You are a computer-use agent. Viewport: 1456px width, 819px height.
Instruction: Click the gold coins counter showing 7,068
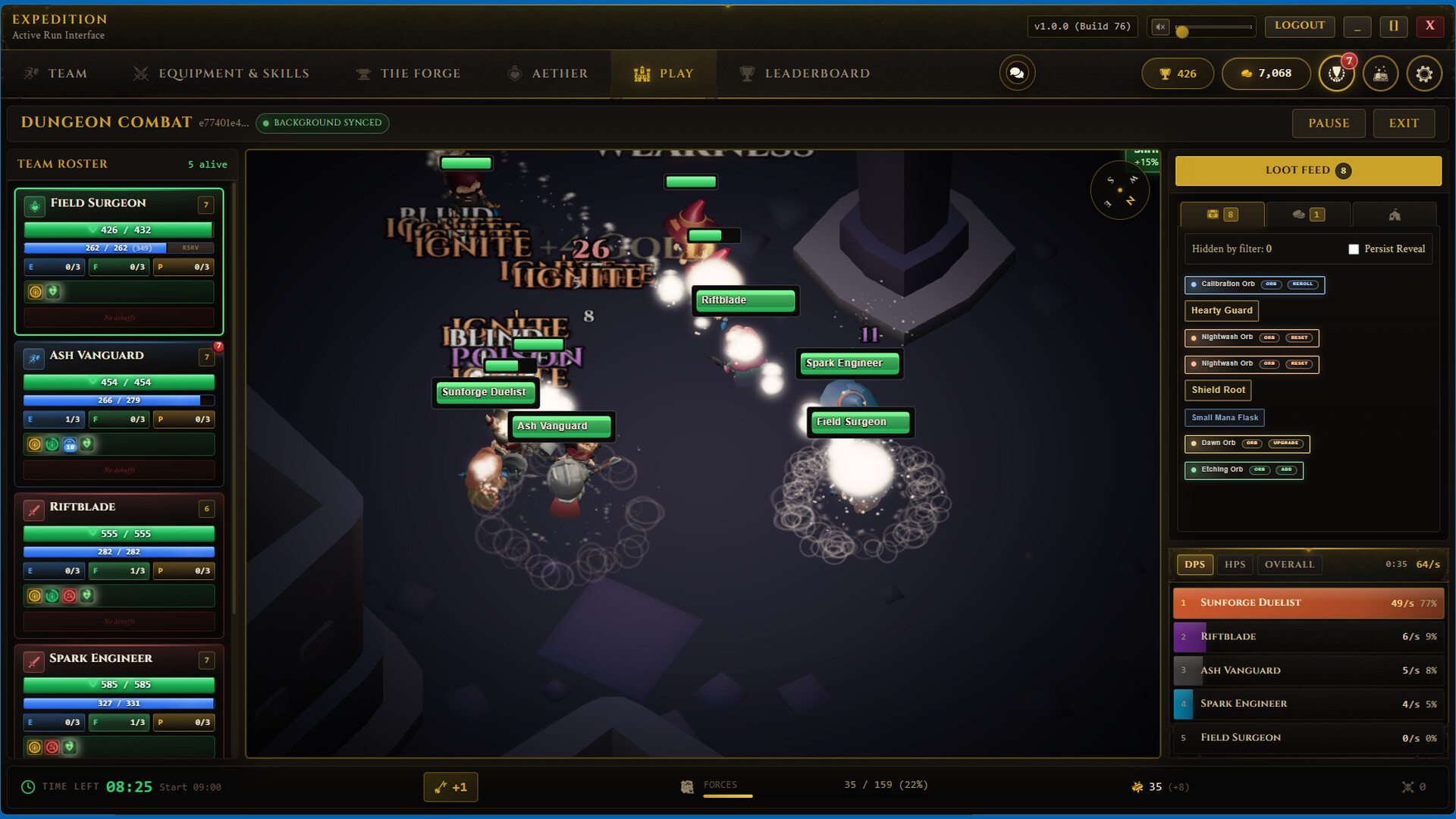pos(1266,74)
